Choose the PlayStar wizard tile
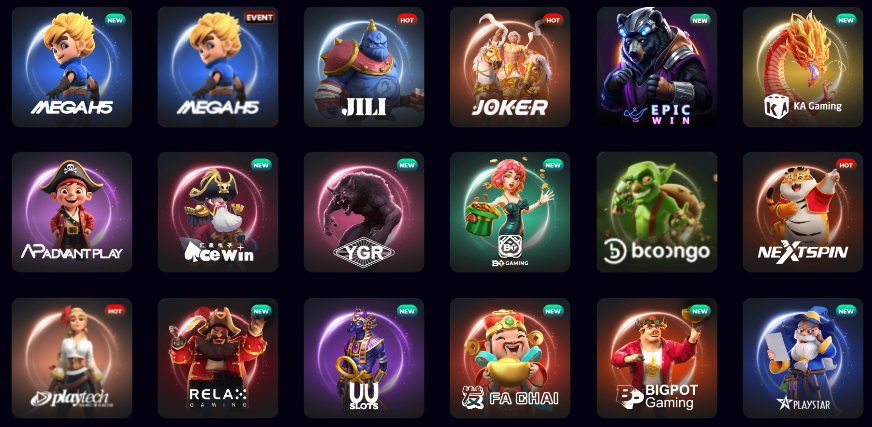This screenshot has width=872, height=427. [803, 358]
